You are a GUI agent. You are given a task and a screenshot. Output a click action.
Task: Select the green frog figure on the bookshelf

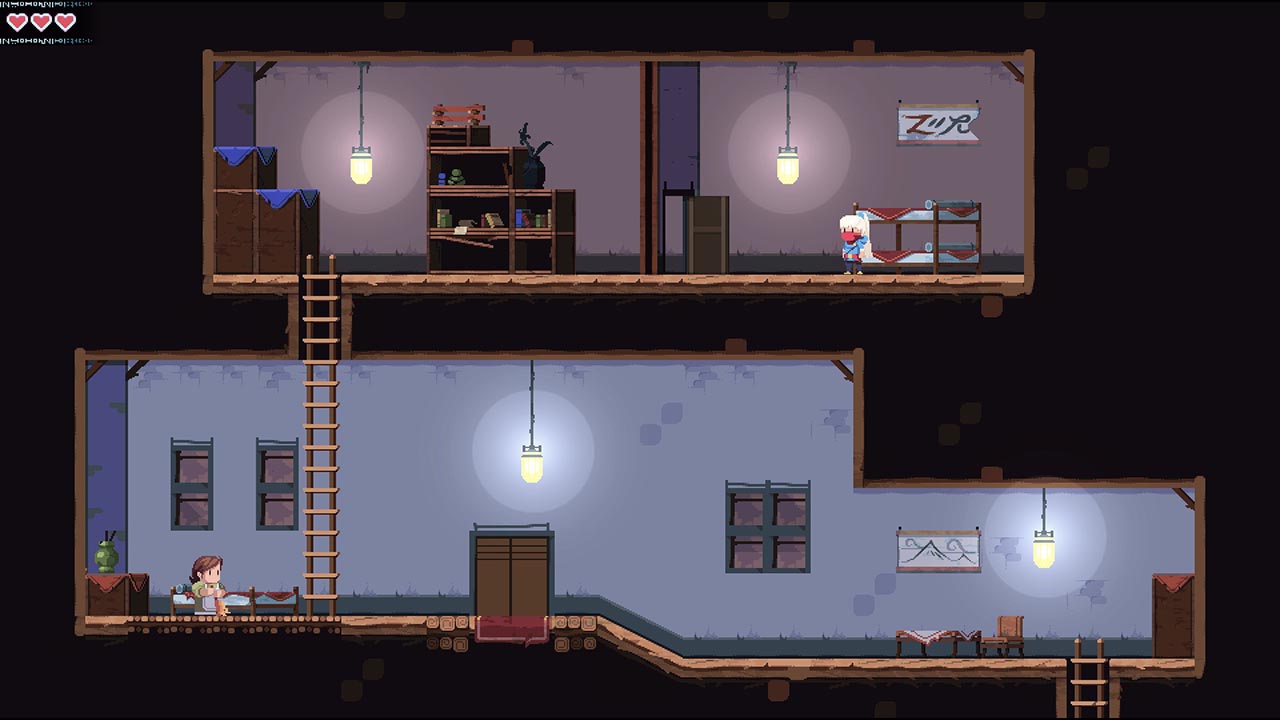[456, 175]
